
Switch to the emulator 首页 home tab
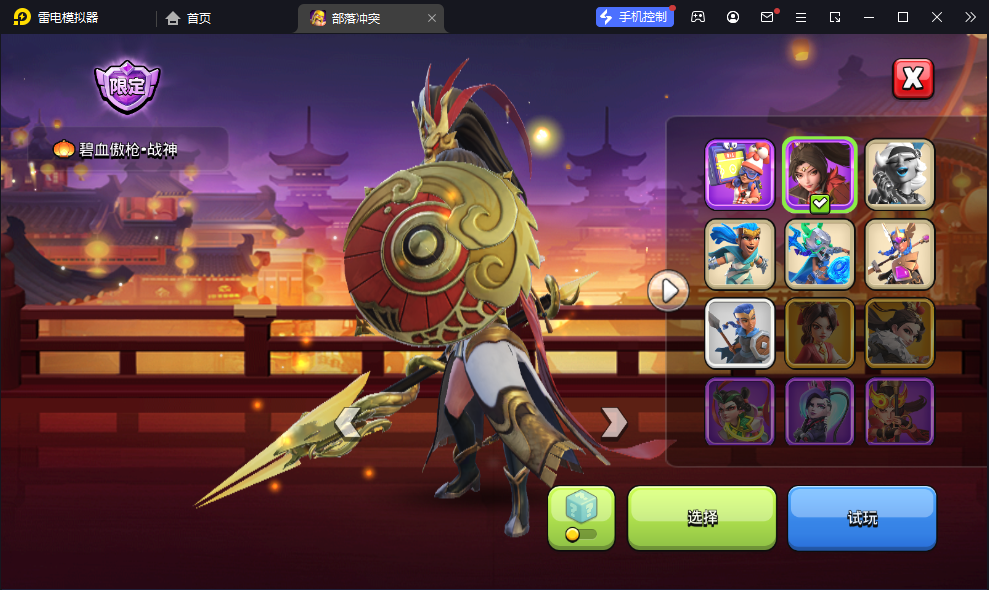(x=188, y=18)
